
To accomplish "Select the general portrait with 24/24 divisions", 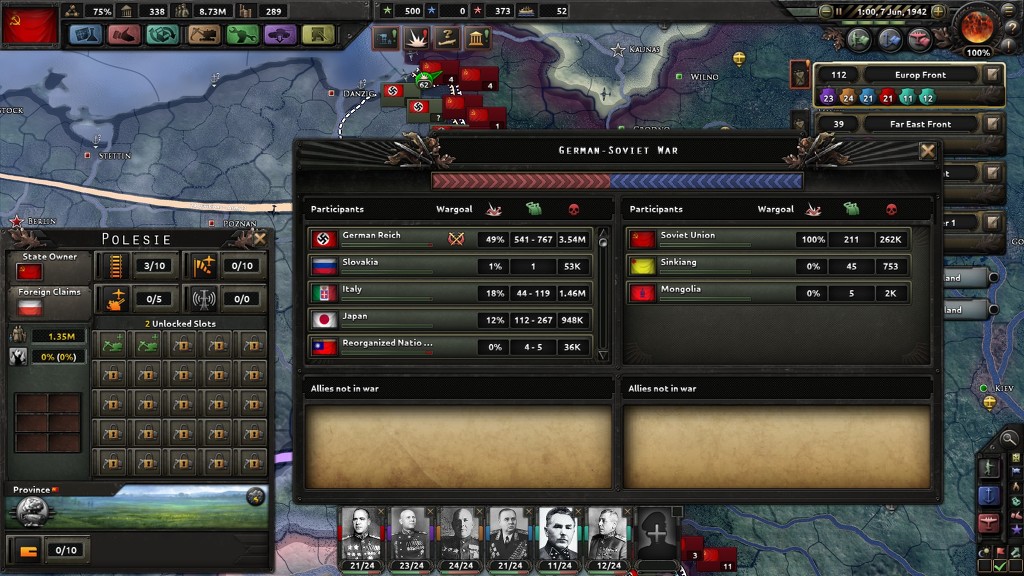I will (x=459, y=535).
